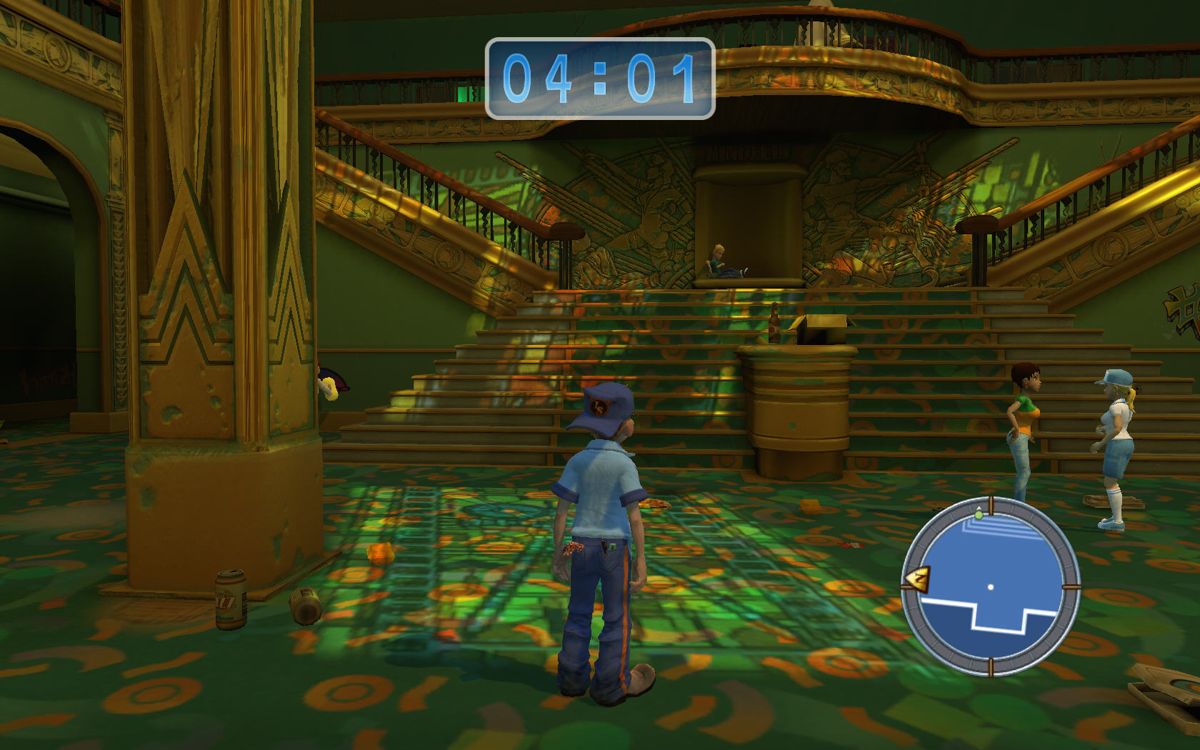Click the circular blue minimap

click(990, 586)
